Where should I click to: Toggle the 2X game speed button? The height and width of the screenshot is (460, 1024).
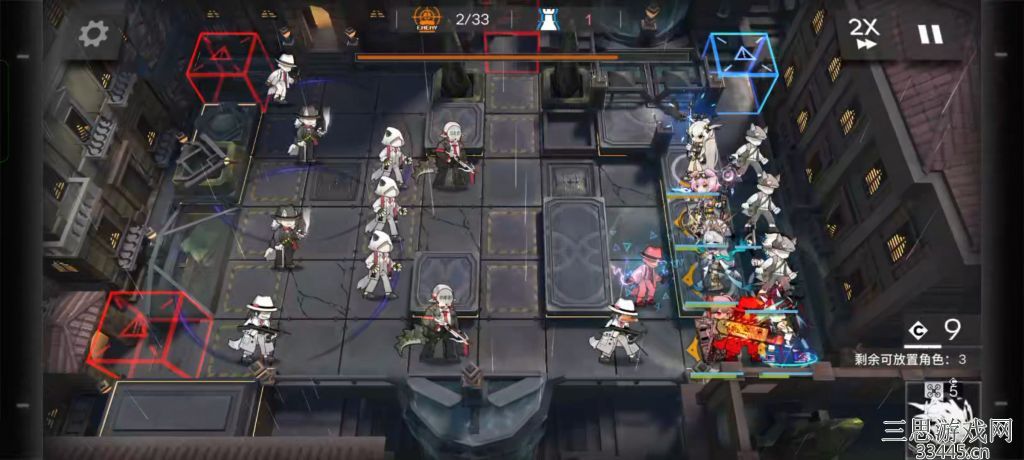pos(864,33)
